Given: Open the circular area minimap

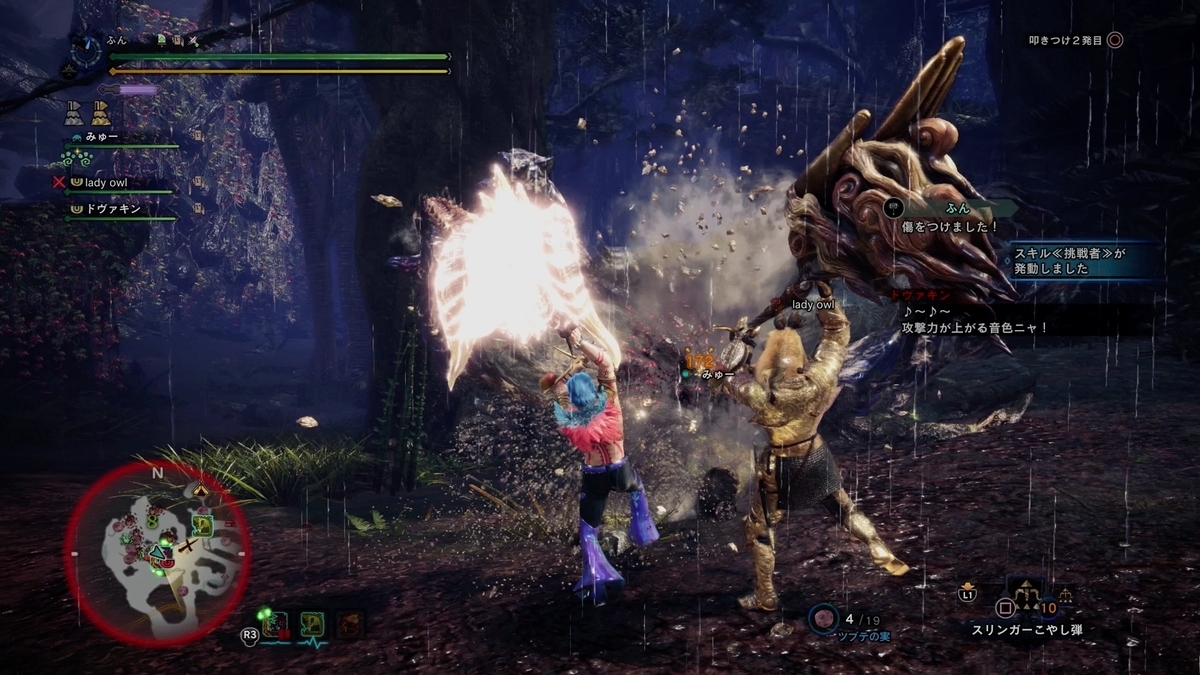Looking at the screenshot, I should (x=157, y=553).
